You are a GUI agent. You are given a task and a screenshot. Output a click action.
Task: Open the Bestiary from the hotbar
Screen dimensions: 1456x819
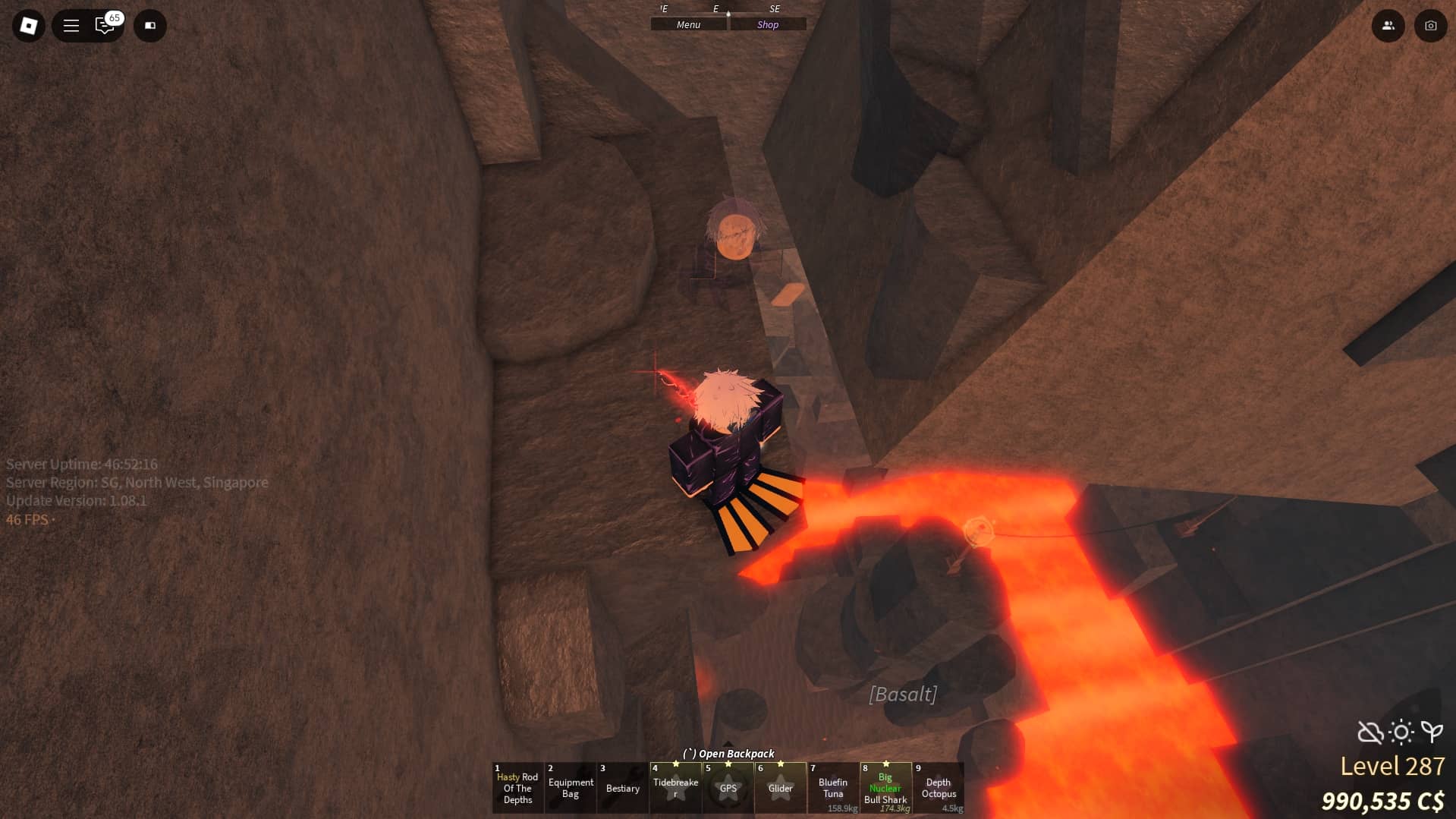tap(622, 788)
